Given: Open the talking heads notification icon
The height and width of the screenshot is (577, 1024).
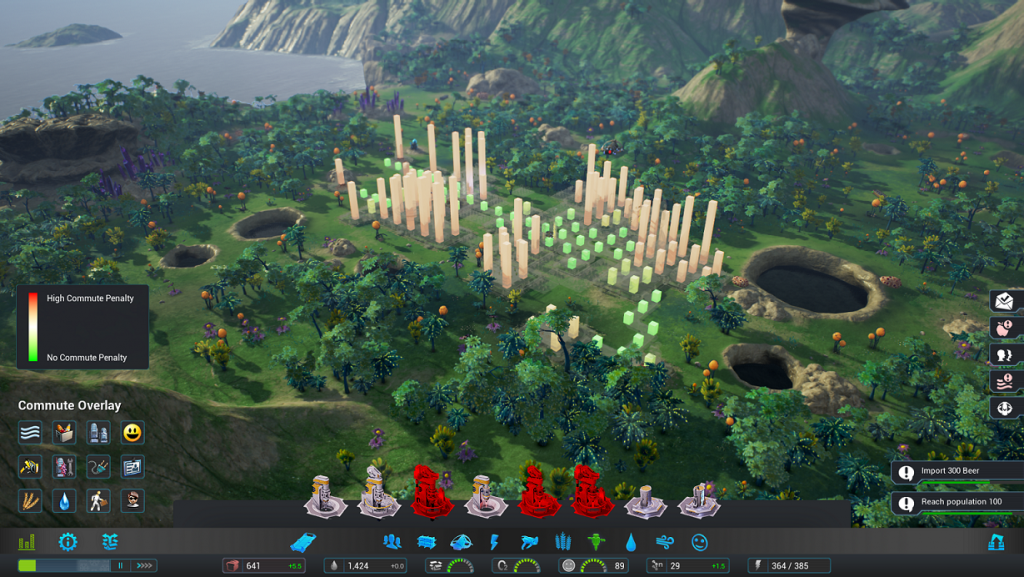Looking at the screenshot, I should pos(1003,355).
